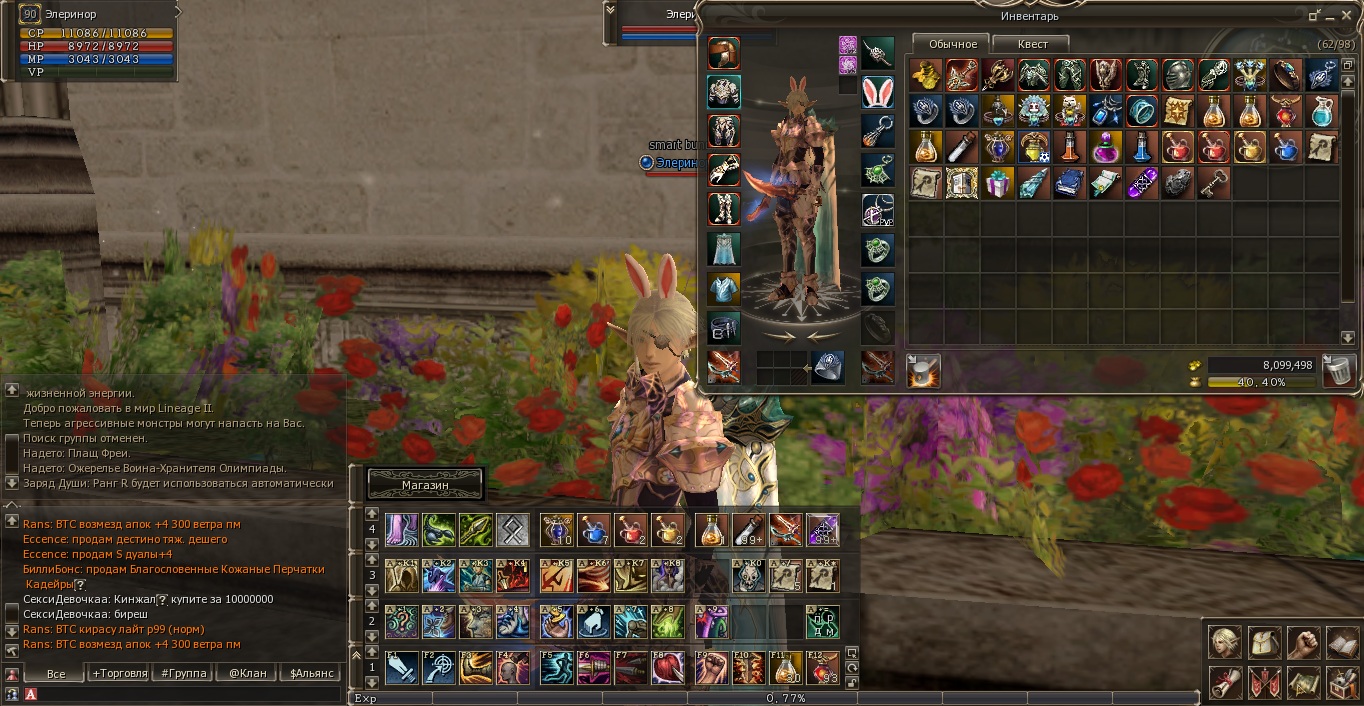Click the chat text input field

(190, 693)
